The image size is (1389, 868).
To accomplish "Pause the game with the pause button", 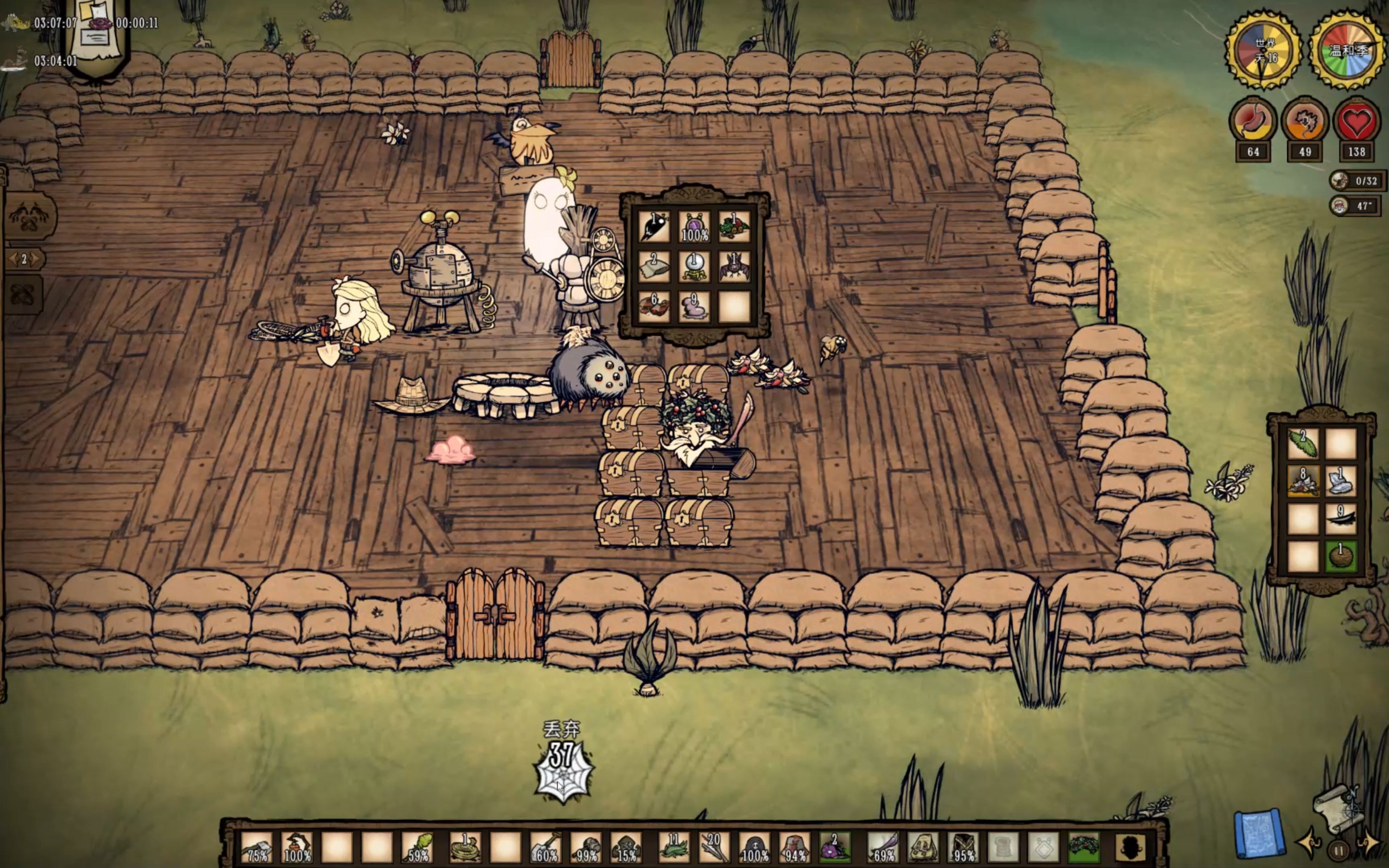I will (1338, 851).
